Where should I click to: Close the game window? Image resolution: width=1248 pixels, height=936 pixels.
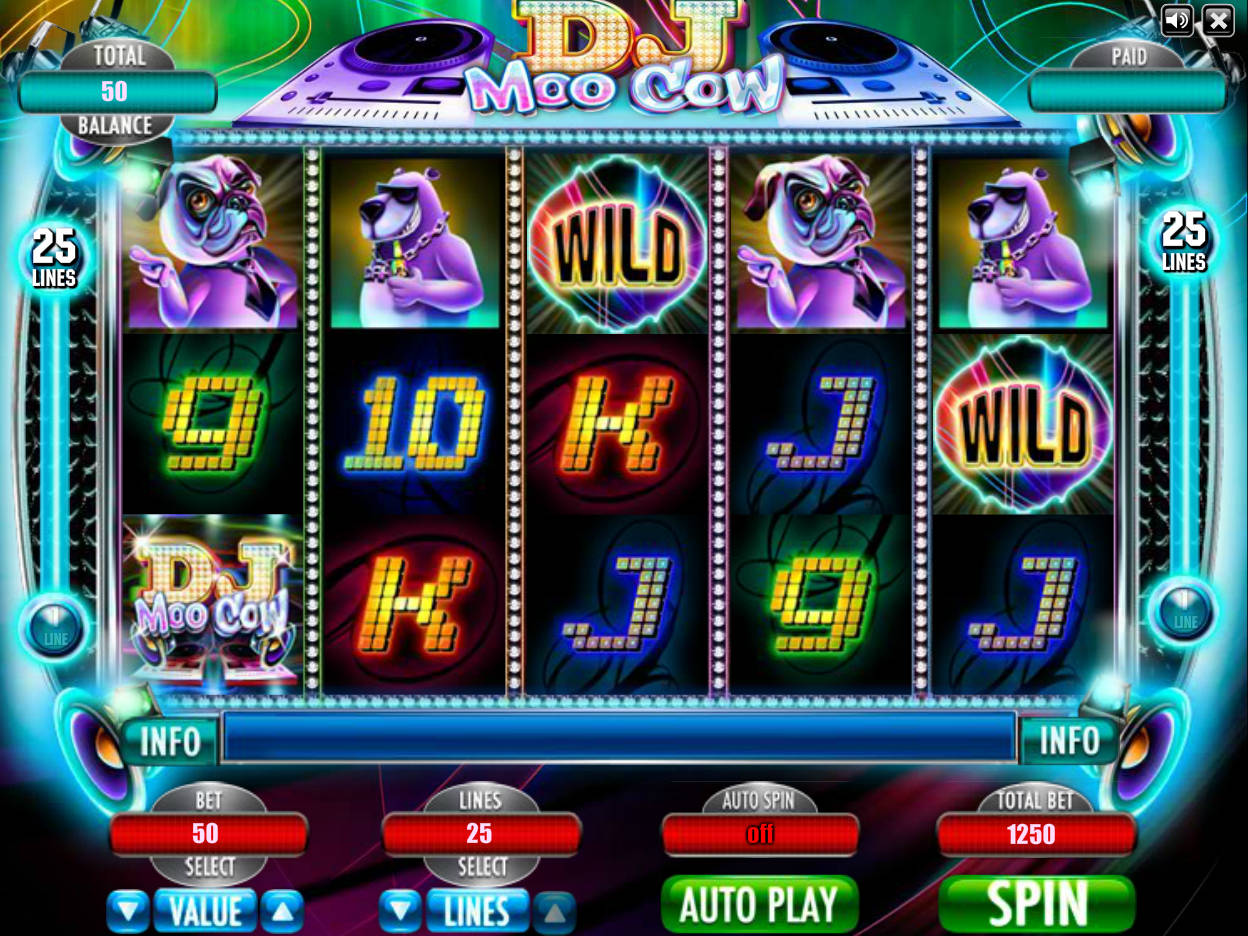coord(1217,20)
